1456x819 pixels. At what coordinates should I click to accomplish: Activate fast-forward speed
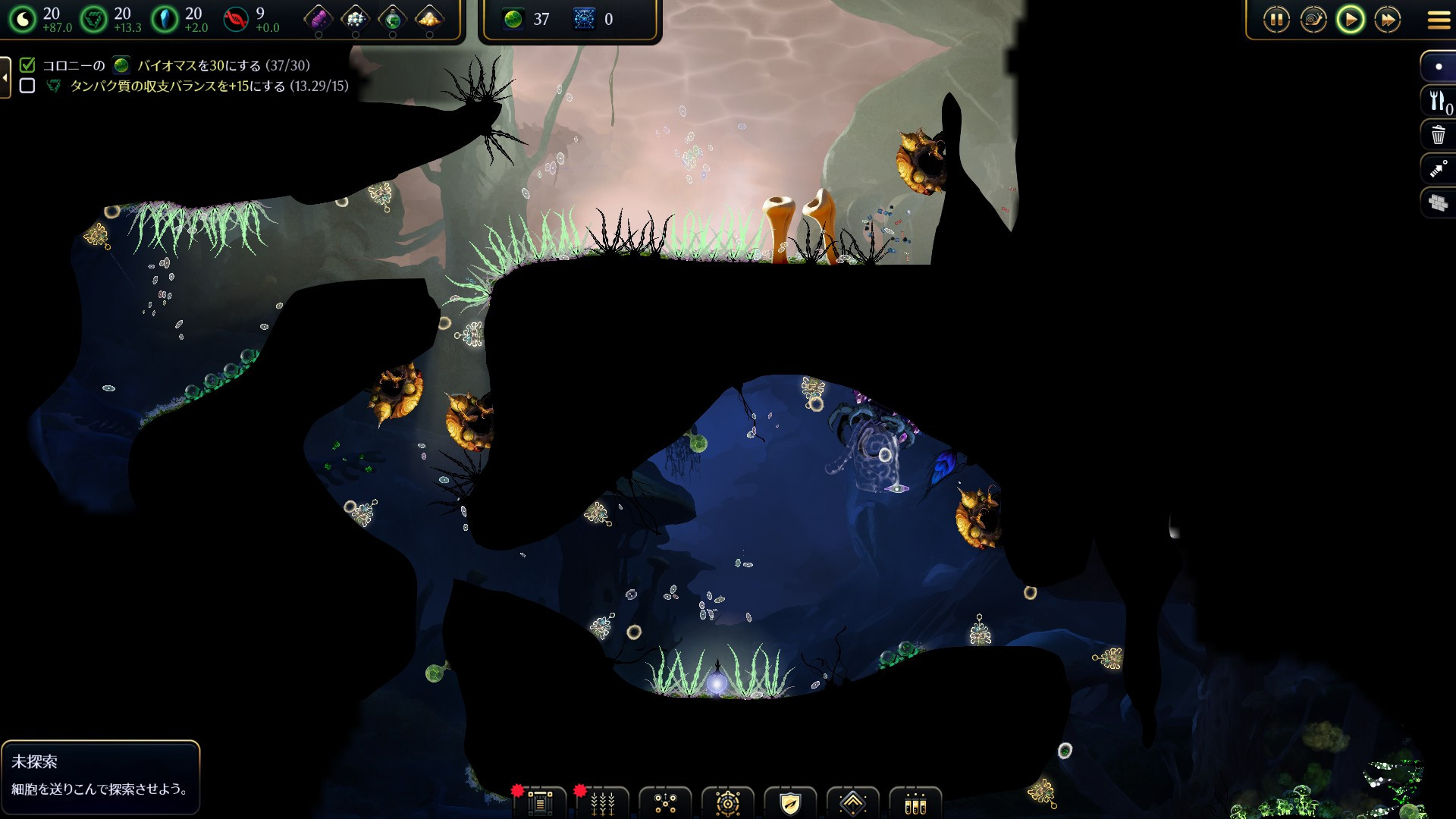[1388, 20]
